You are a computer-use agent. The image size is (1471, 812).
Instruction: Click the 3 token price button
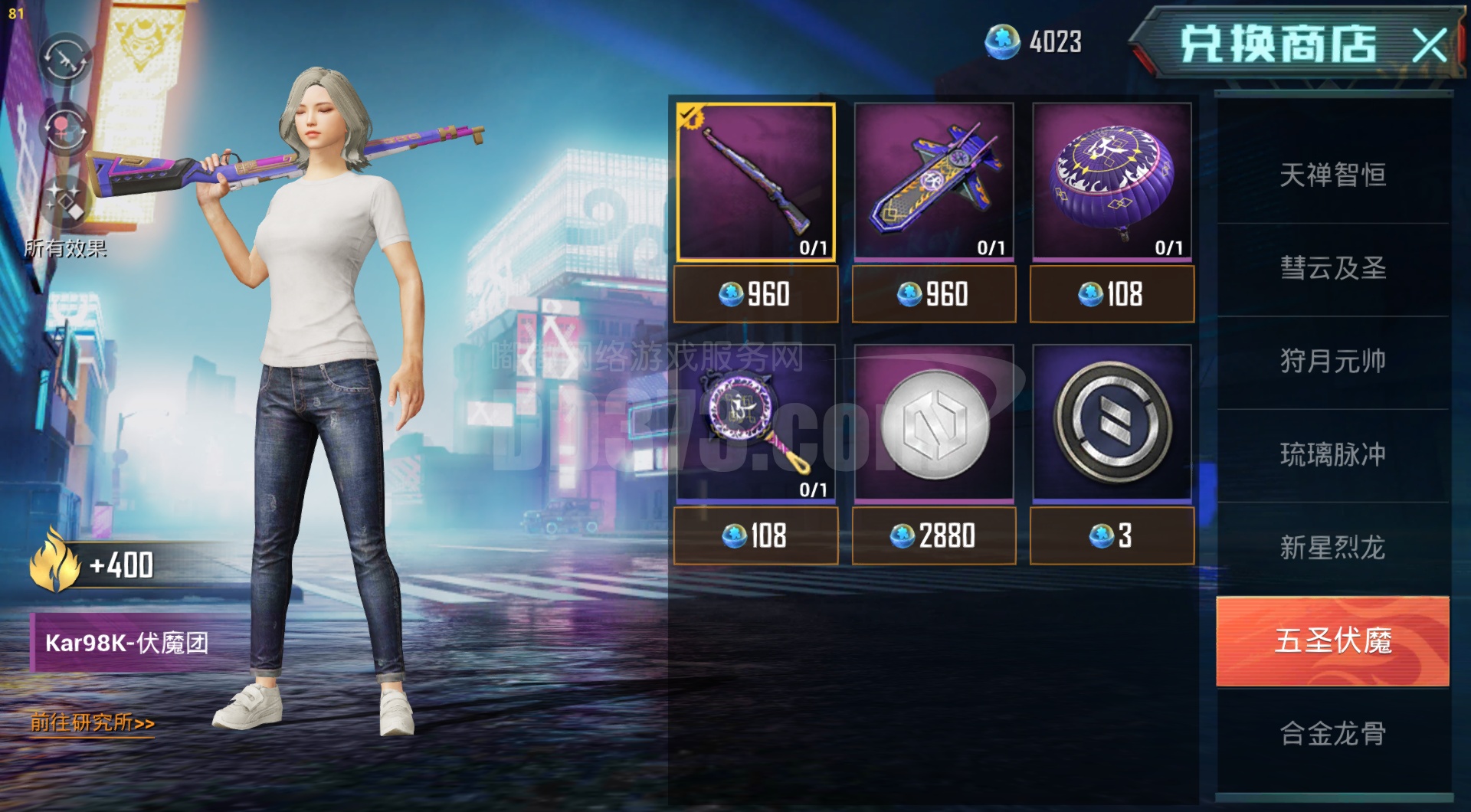pos(1112,535)
